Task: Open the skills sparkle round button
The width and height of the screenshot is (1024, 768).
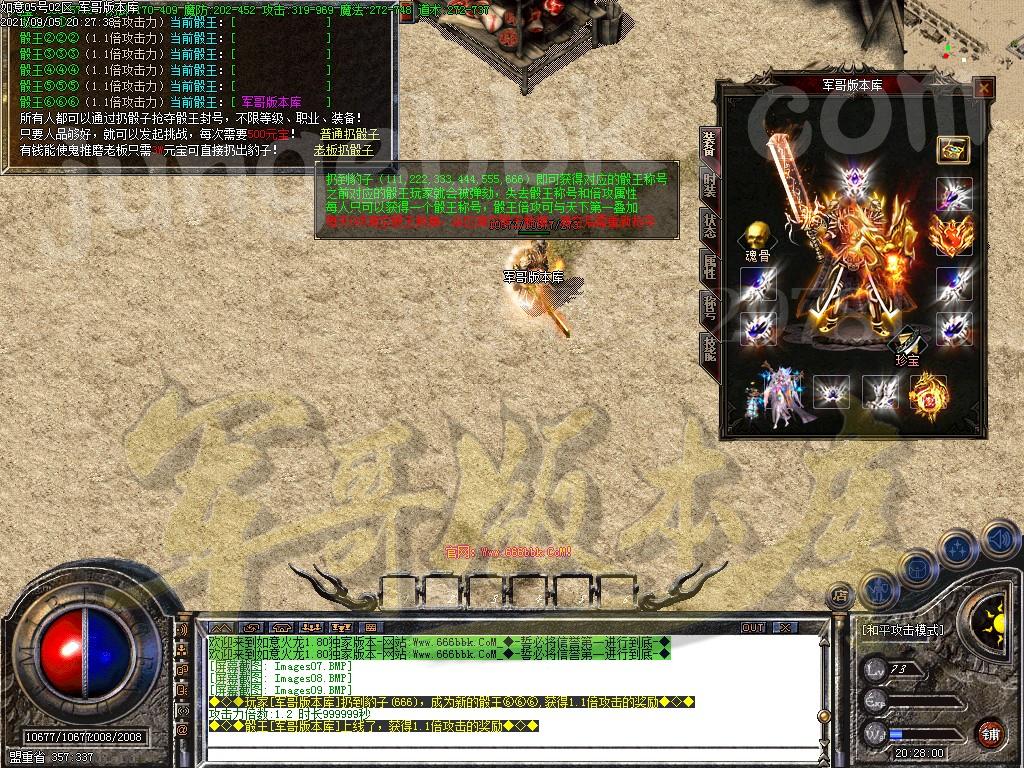Action: [958, 549]
